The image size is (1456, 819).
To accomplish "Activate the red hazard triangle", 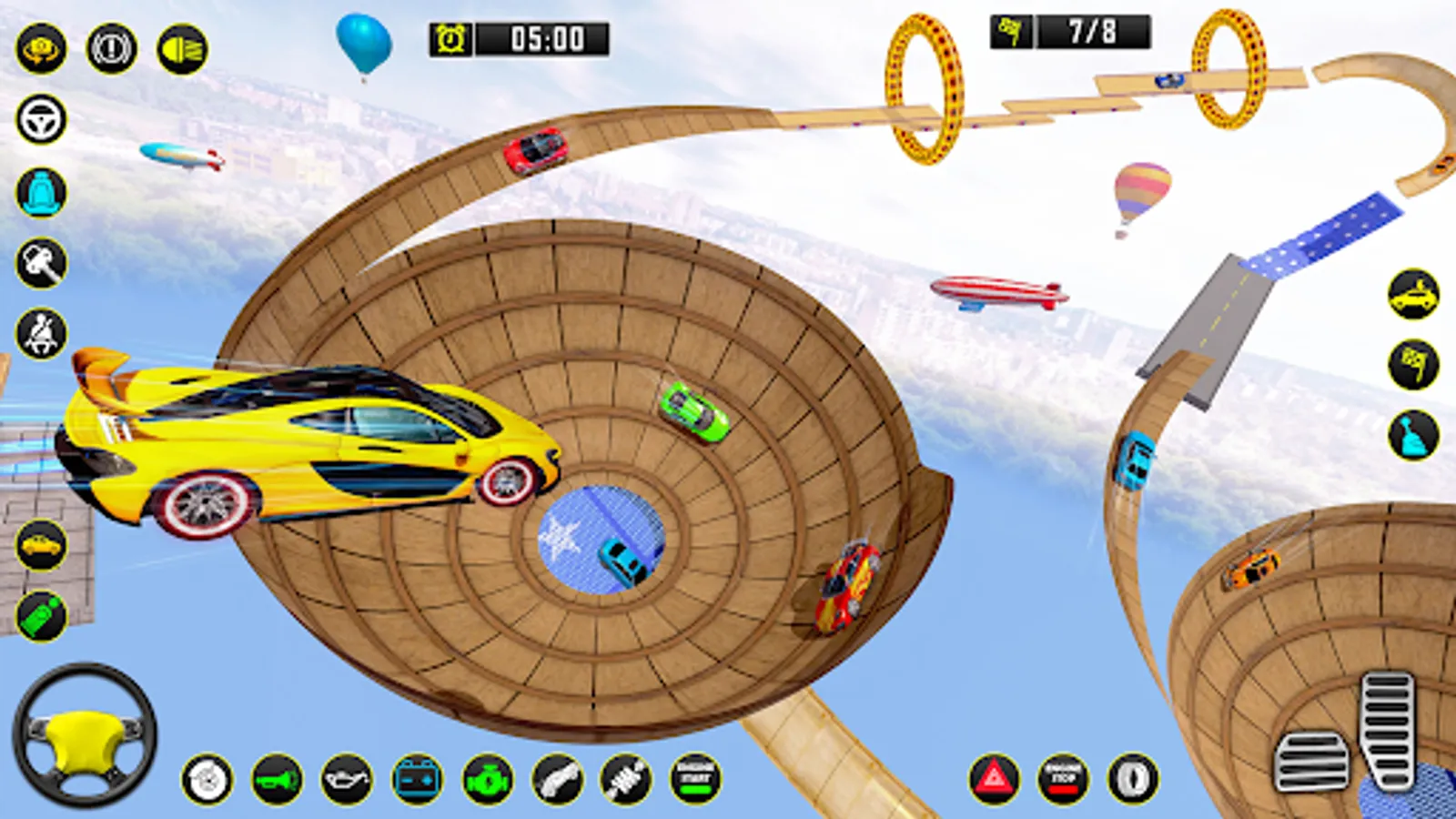I will [994, 780].
